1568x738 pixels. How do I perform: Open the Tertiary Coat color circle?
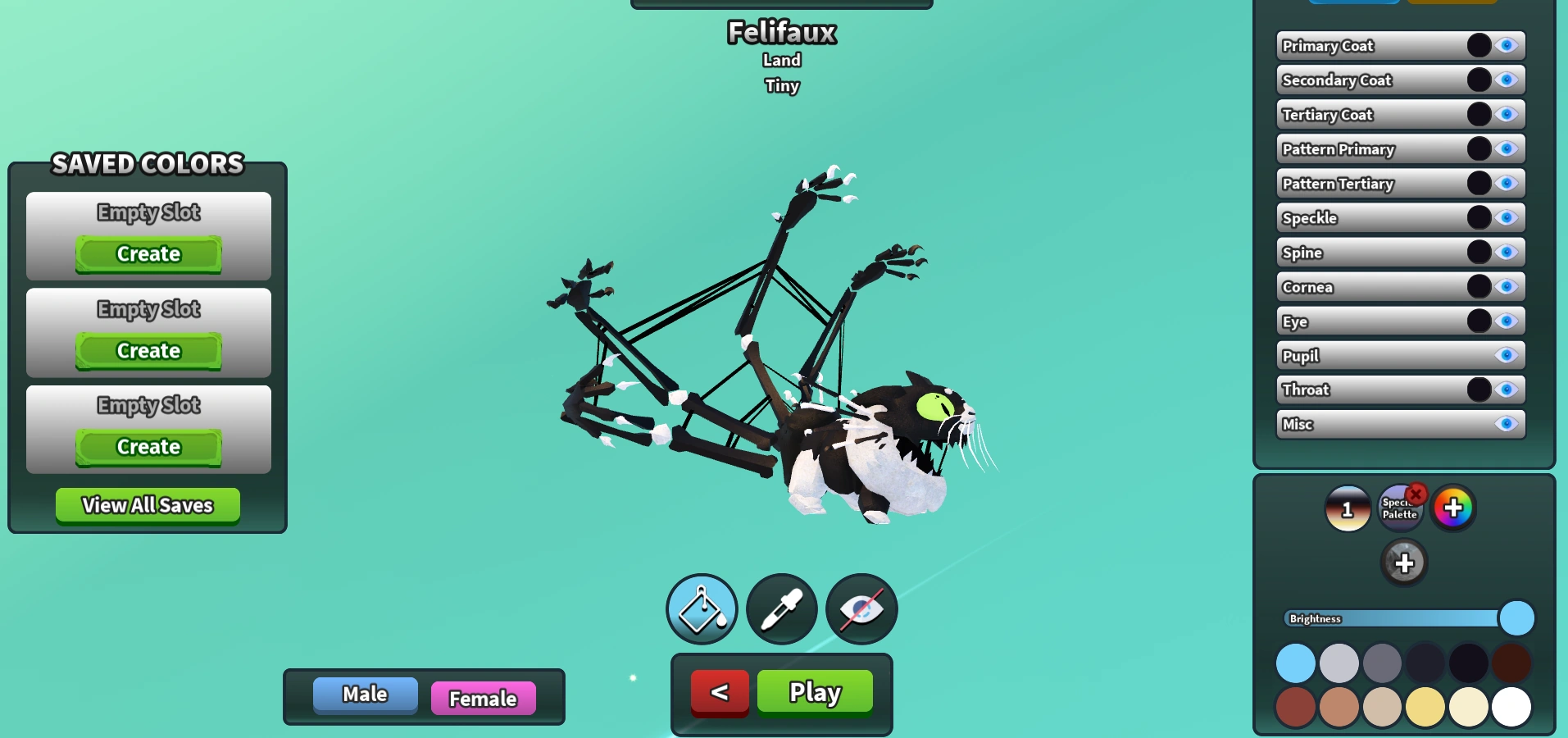coord(1479,114)
